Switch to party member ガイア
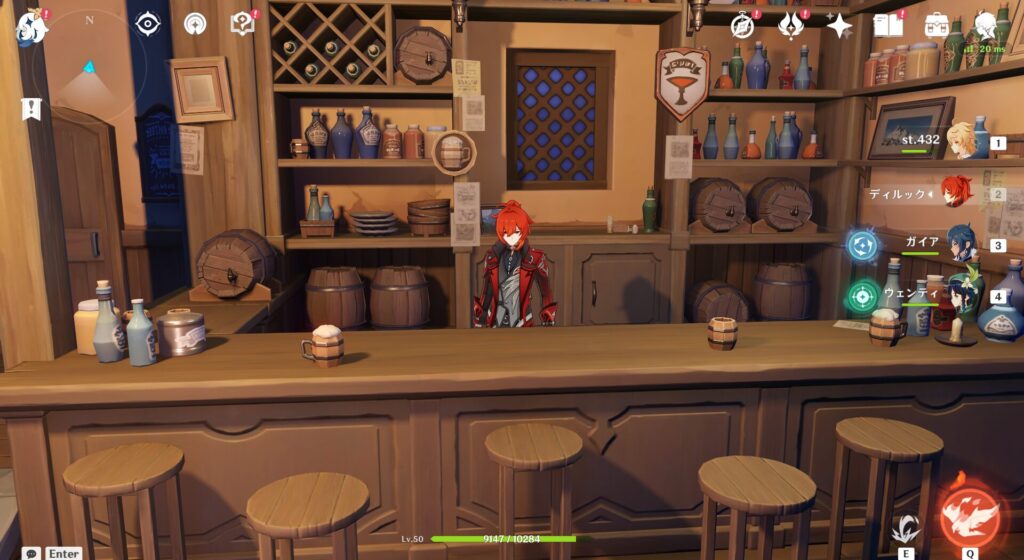1024x560 pixels. click(961, 243)
